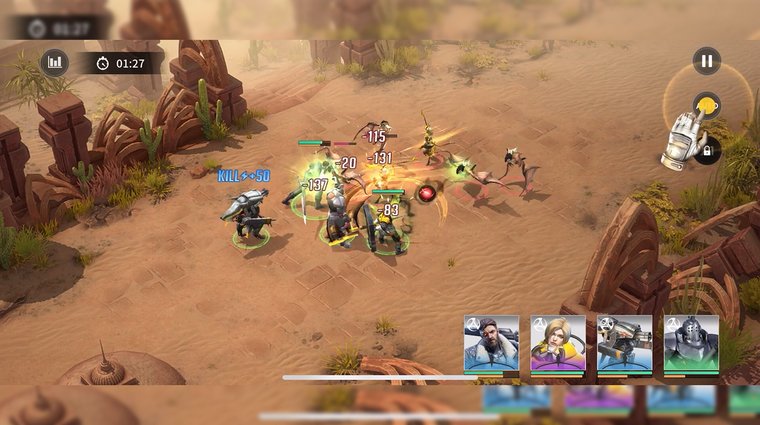This screenshot has height=425, width=760.
Task: Open the battle statistics bar-chart icon
Action: point(55,63)
